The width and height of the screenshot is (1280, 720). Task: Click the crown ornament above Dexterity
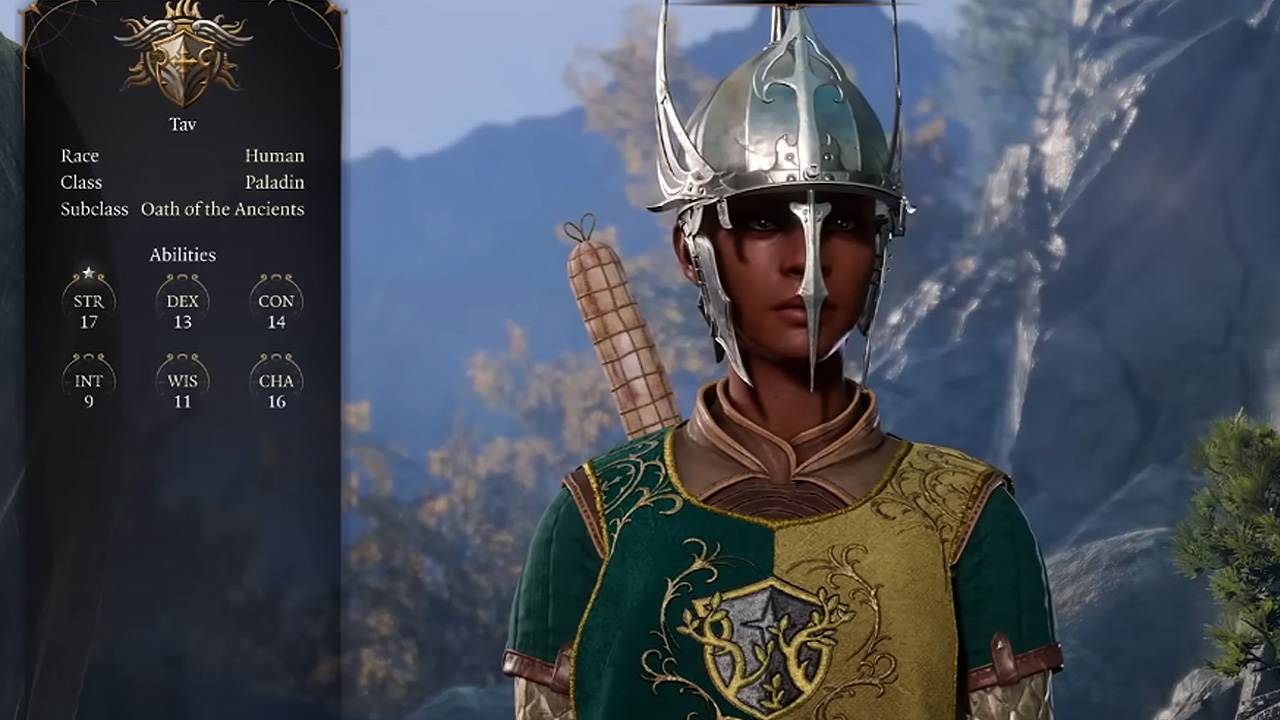[182, 278]
